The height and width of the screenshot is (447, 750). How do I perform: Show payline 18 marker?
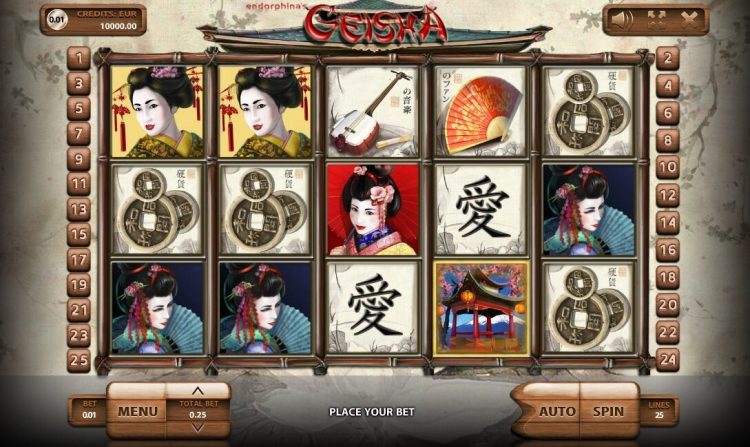pos(667,278)
